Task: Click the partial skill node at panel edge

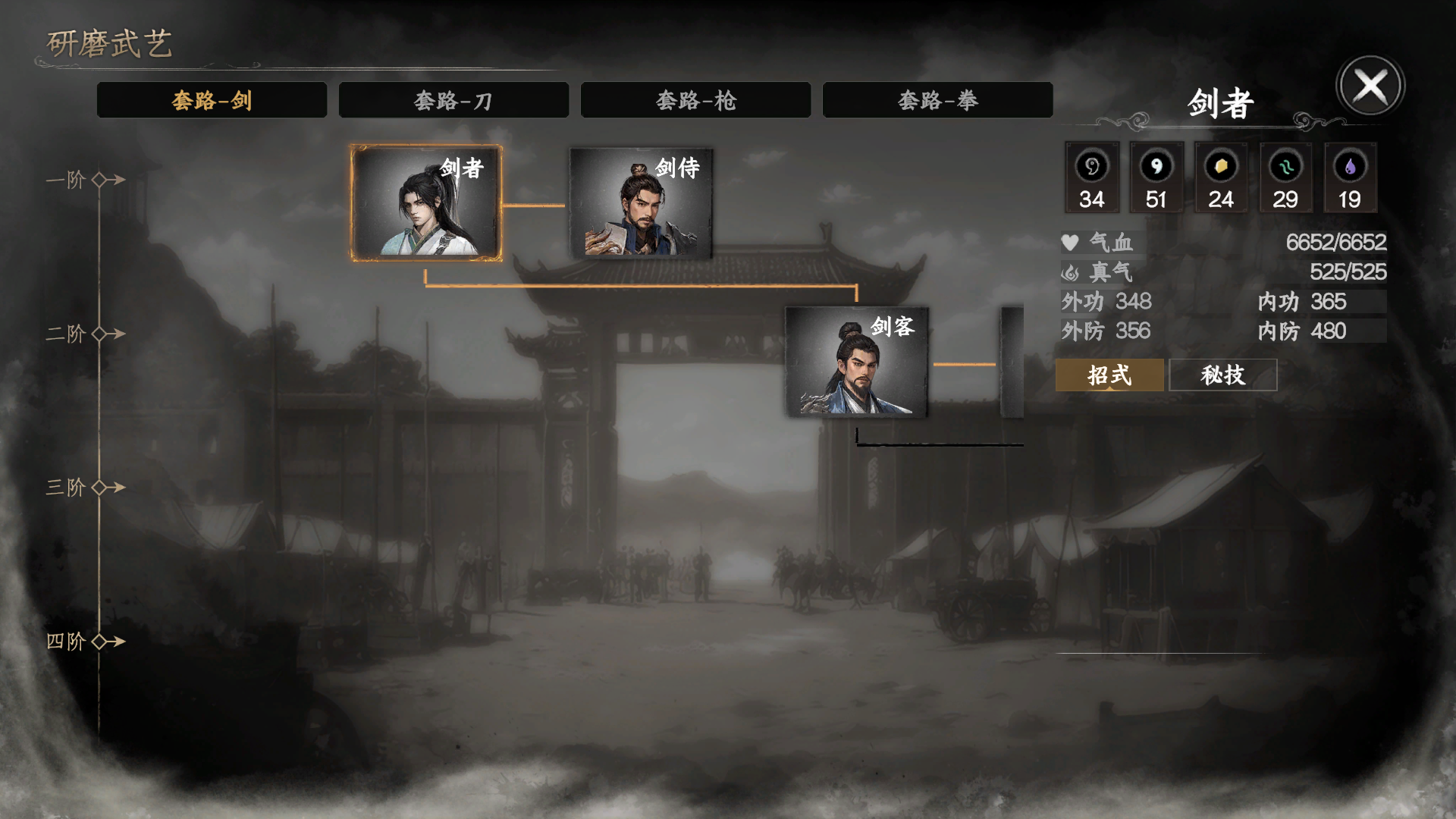Action: coord(1013,362)
